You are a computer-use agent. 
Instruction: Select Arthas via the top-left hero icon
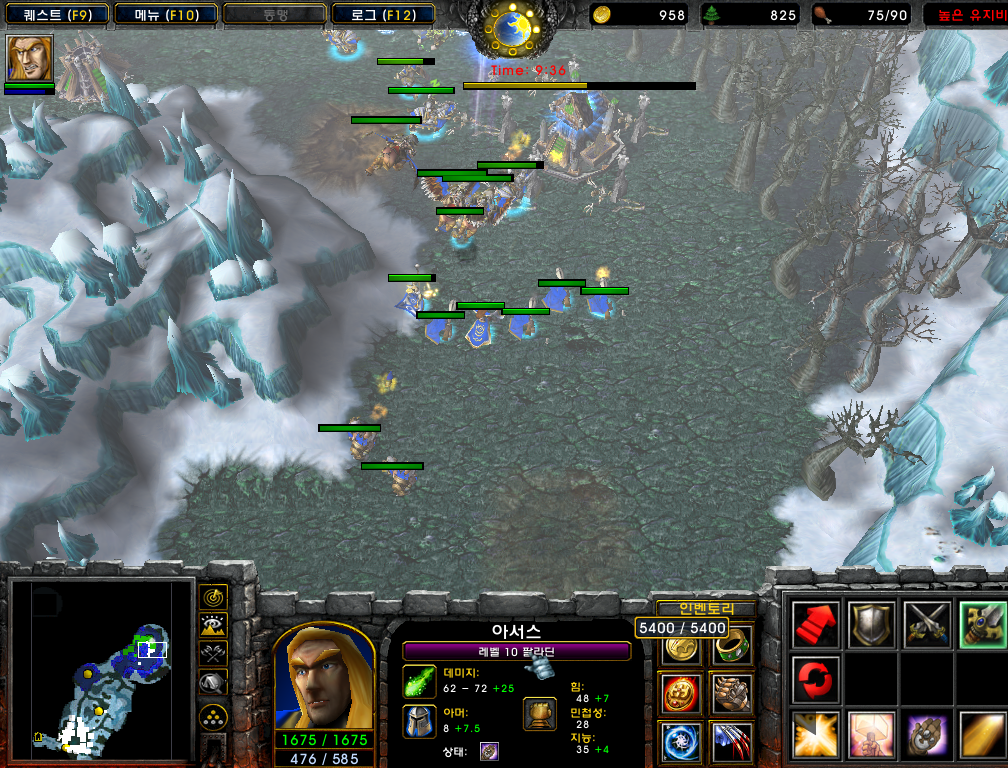29,58
